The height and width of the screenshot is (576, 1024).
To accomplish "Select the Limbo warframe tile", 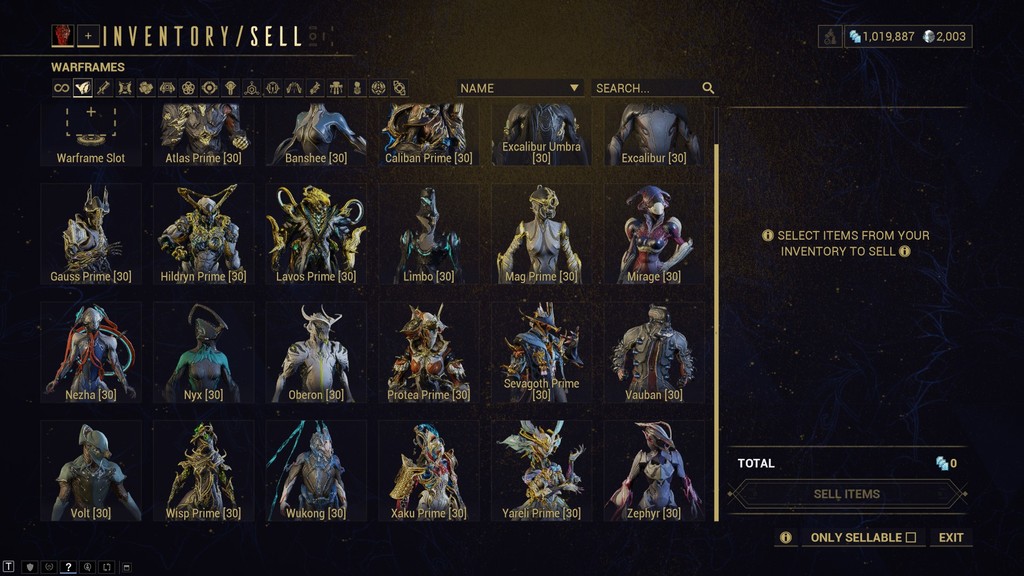I will click(428, 233).
